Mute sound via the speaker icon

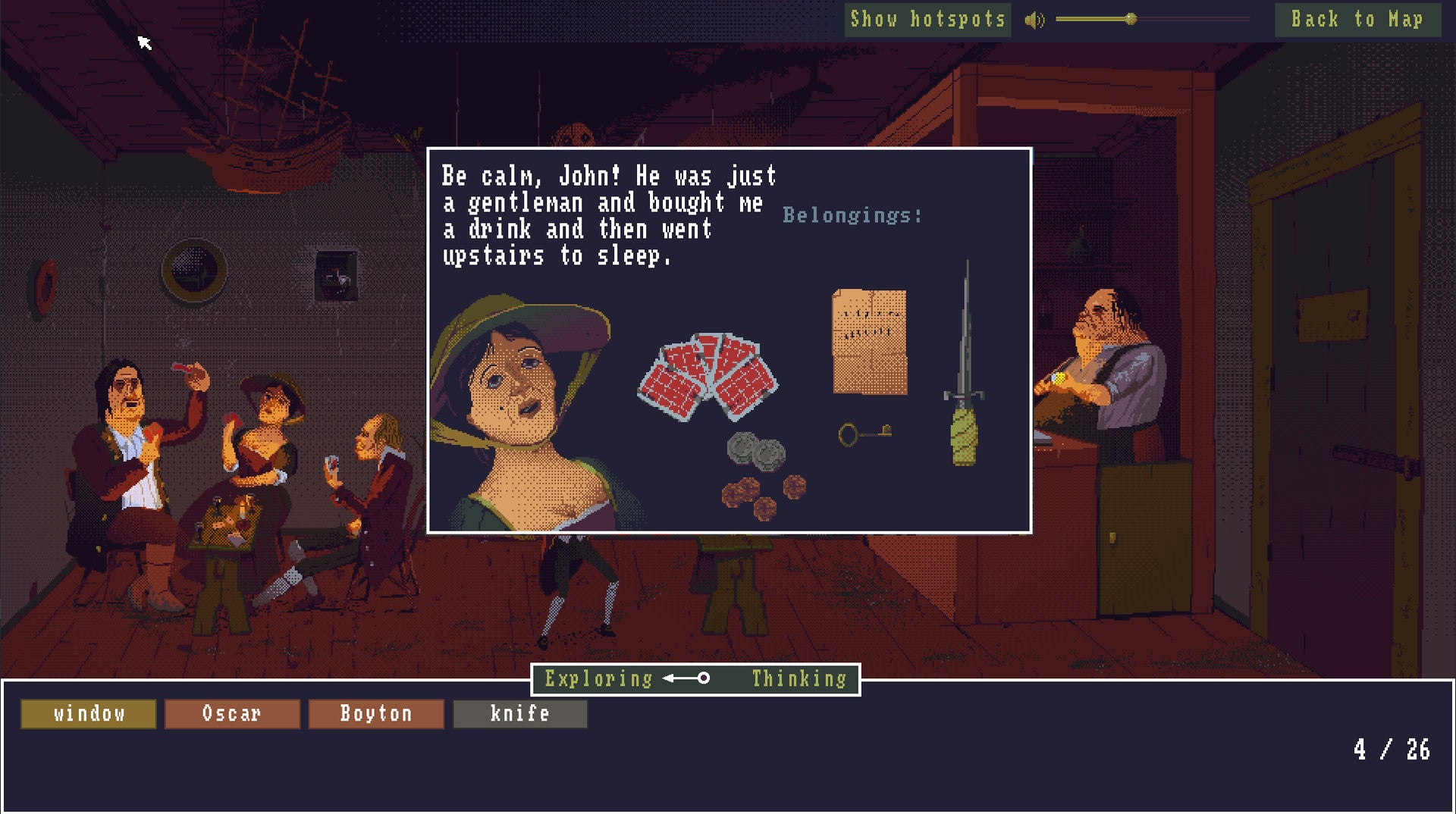1034,20
